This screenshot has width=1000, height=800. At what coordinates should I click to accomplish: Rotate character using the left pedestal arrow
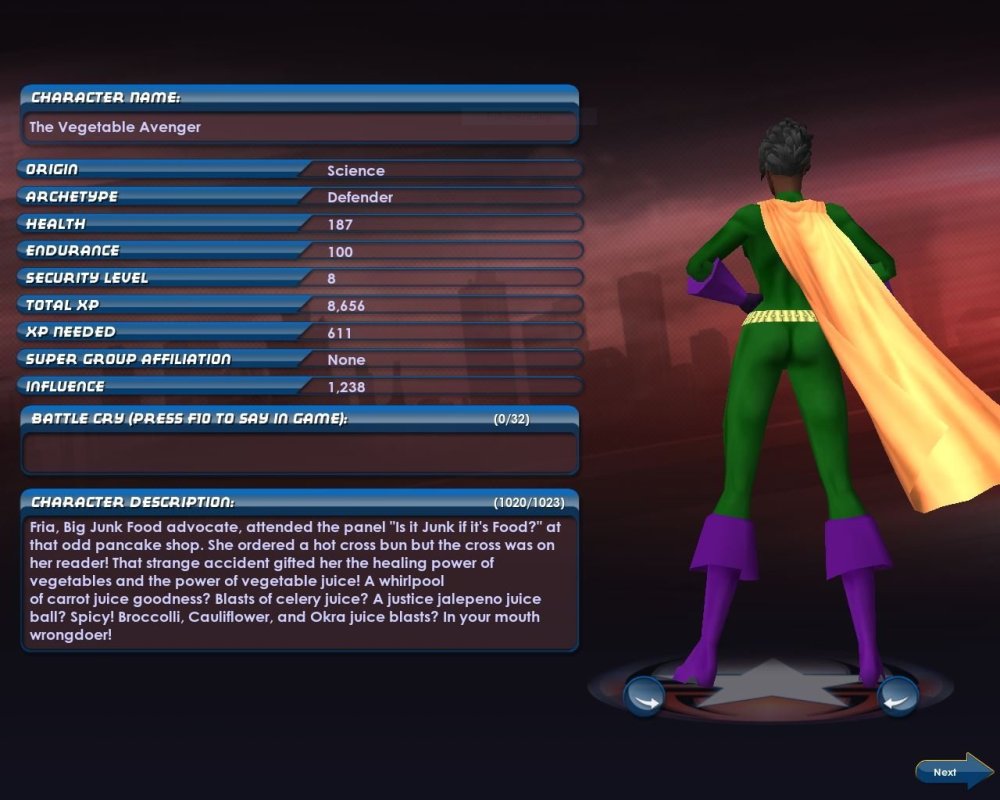click(643, 695)
